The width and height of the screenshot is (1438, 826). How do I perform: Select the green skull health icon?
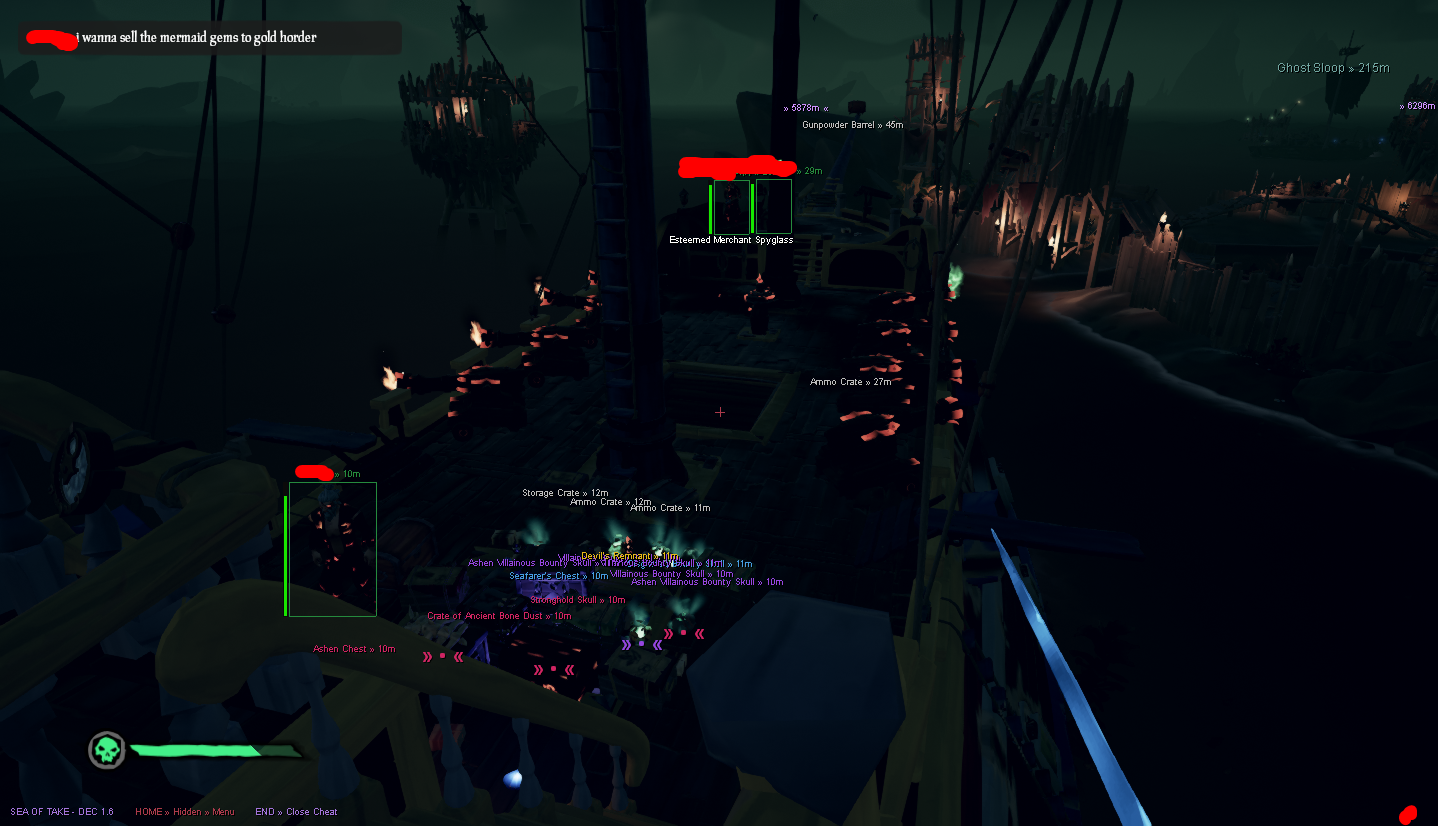(x=105, y=750)
